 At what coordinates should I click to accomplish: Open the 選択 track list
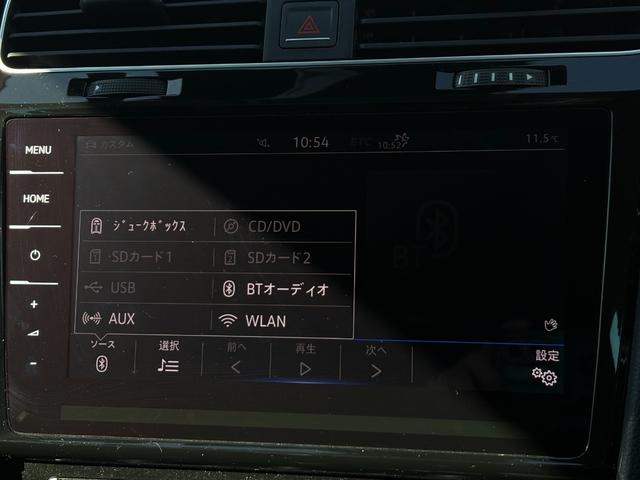point(168,358)
